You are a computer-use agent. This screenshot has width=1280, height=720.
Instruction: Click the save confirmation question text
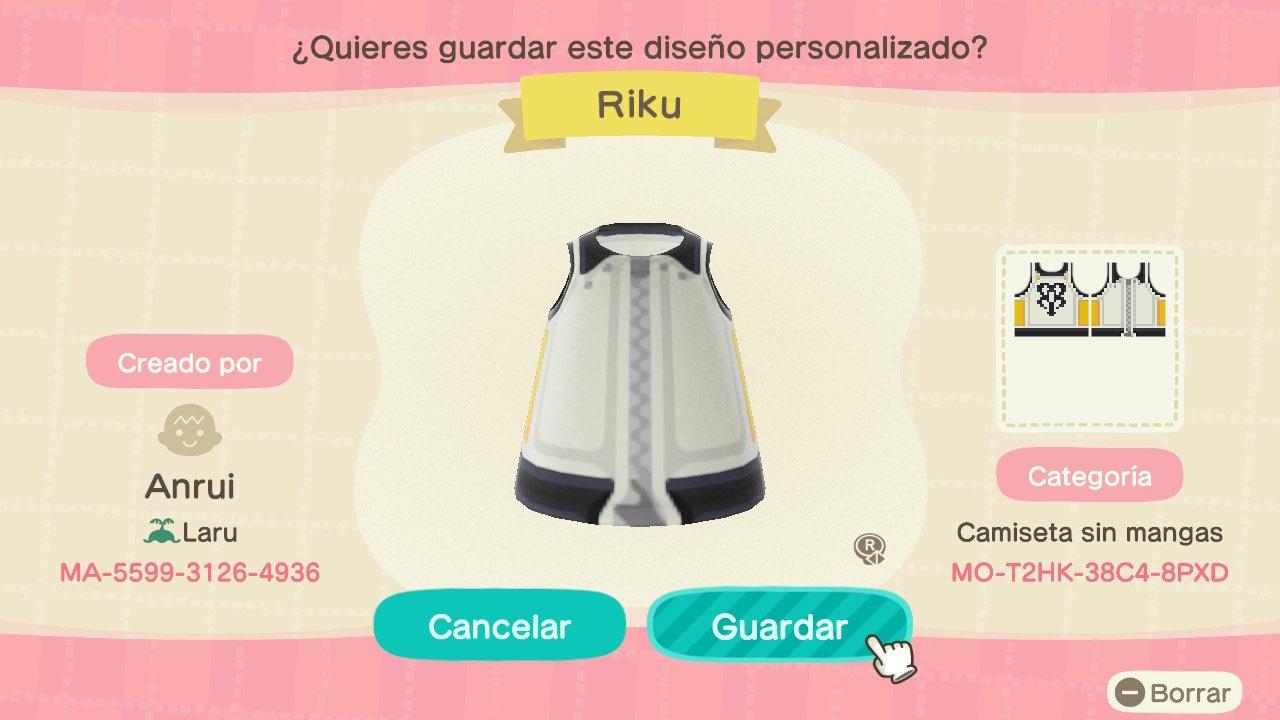640,46
